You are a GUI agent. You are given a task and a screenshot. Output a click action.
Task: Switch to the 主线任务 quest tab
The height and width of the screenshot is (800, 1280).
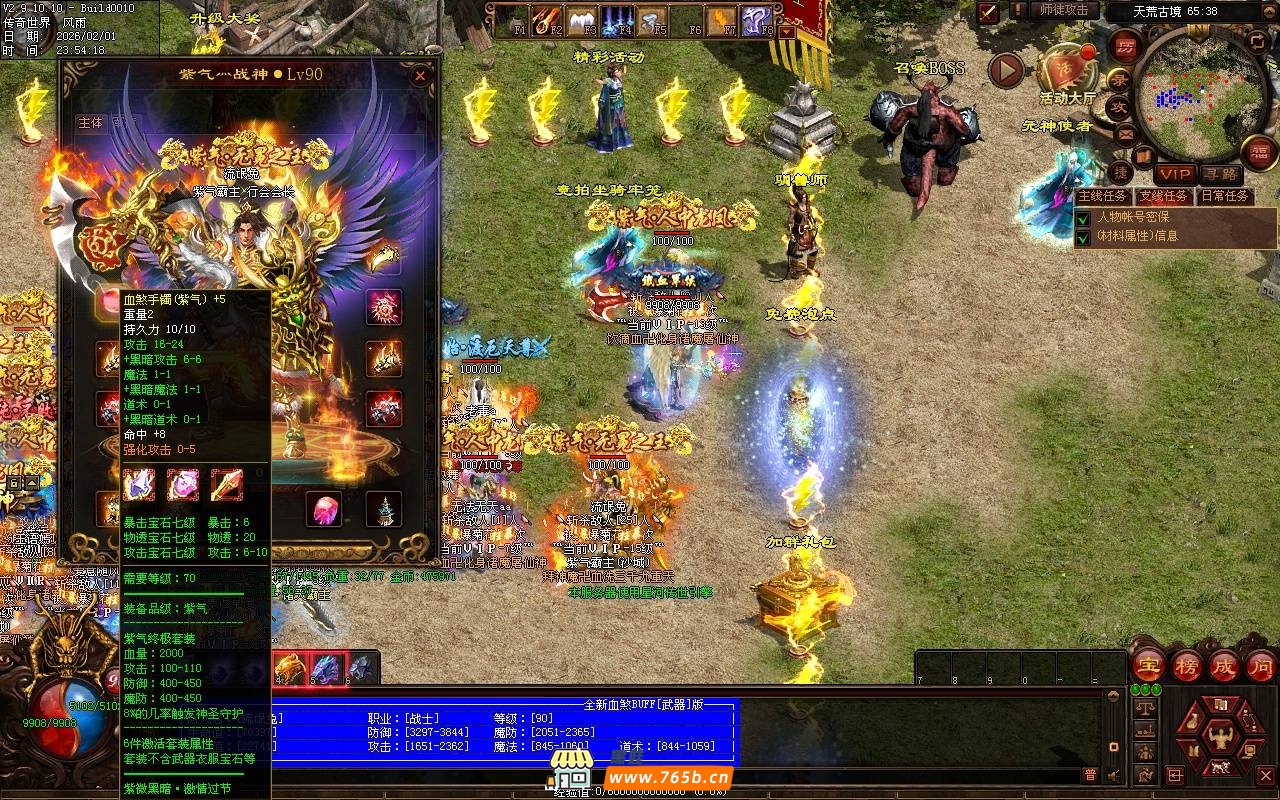coord(1103,196)
